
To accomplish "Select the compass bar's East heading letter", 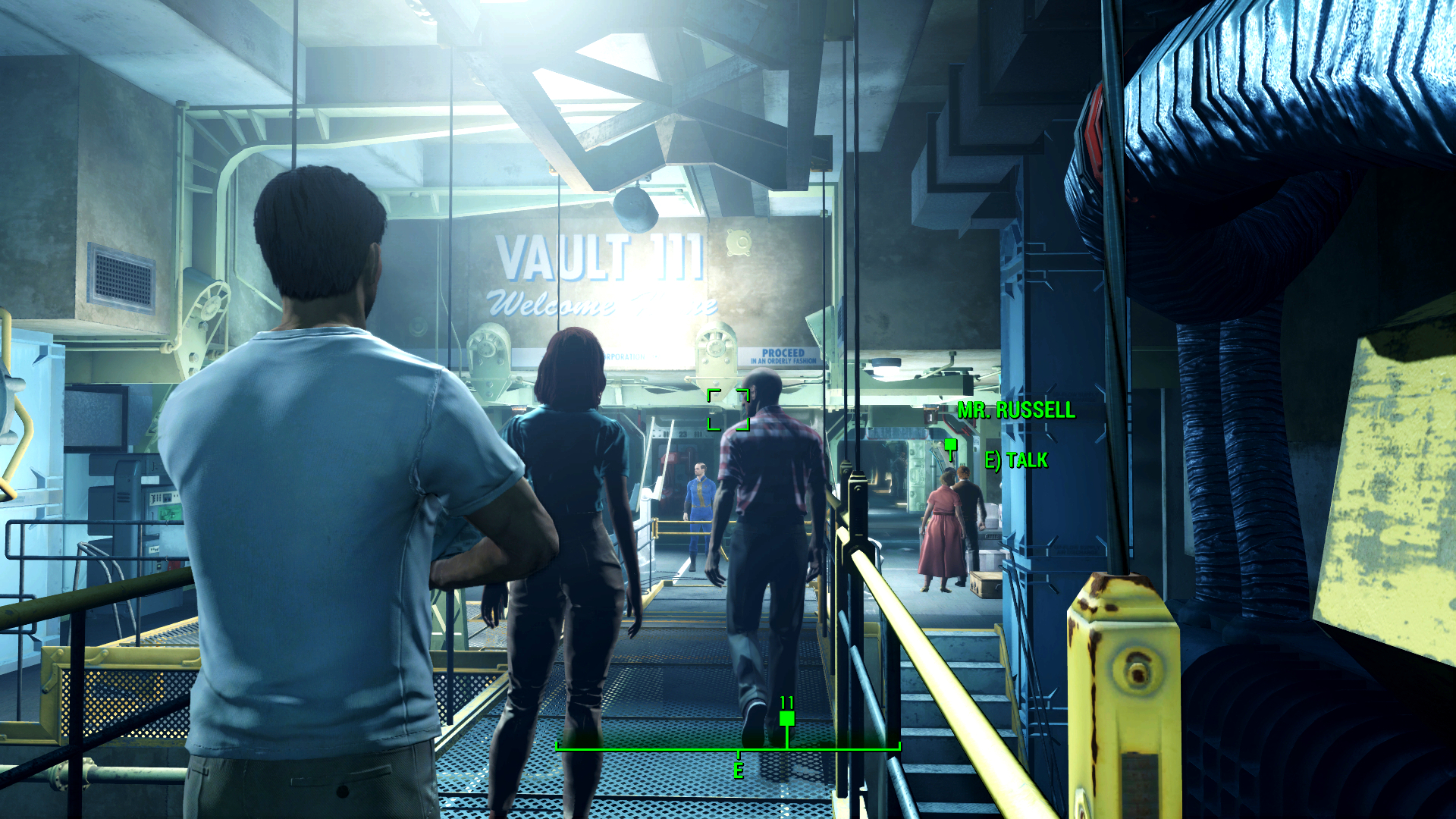I will coord(738,770).
